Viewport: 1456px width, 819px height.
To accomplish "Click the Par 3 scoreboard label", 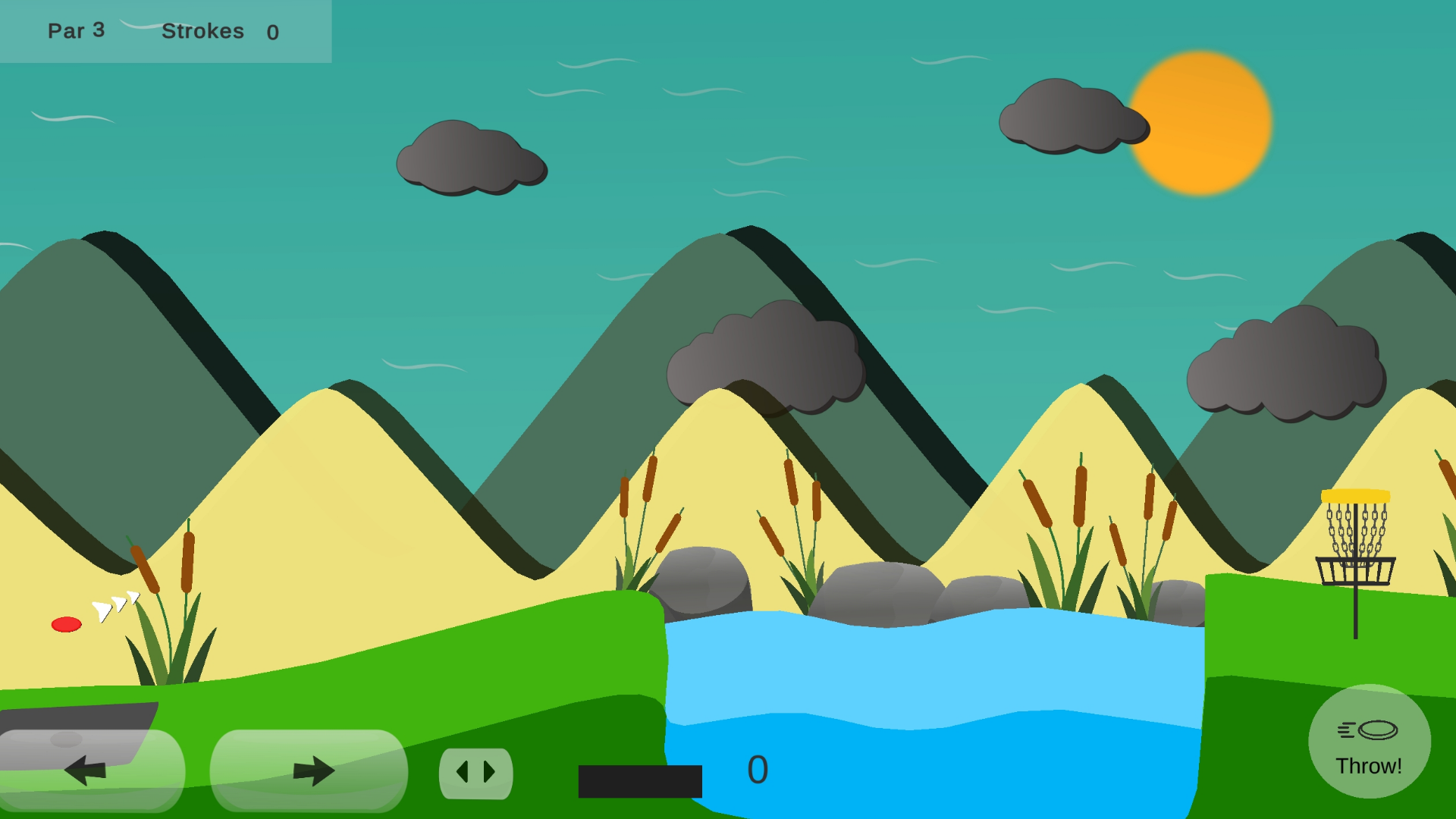I will (x=76, y=31).
